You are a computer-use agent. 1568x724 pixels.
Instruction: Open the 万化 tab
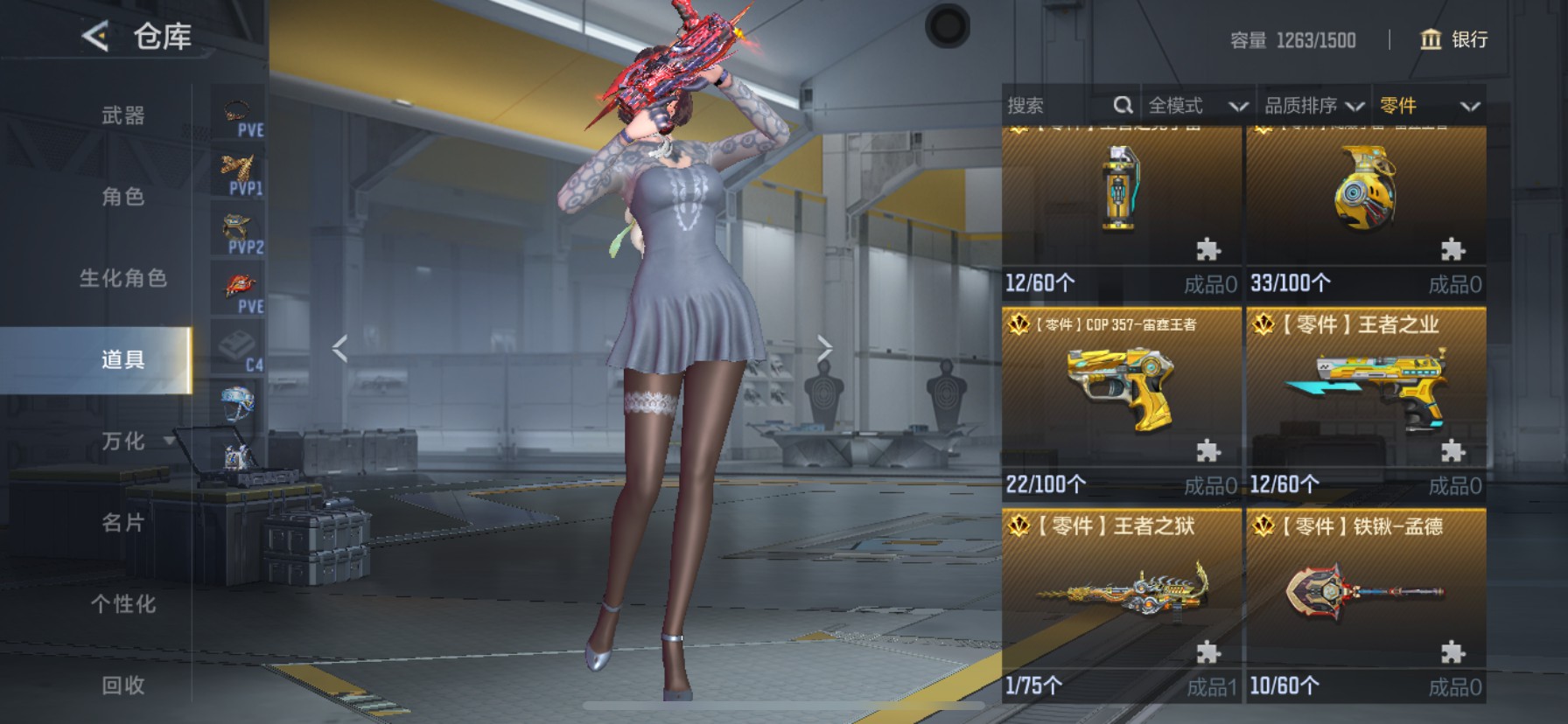(x=123, y=441)
